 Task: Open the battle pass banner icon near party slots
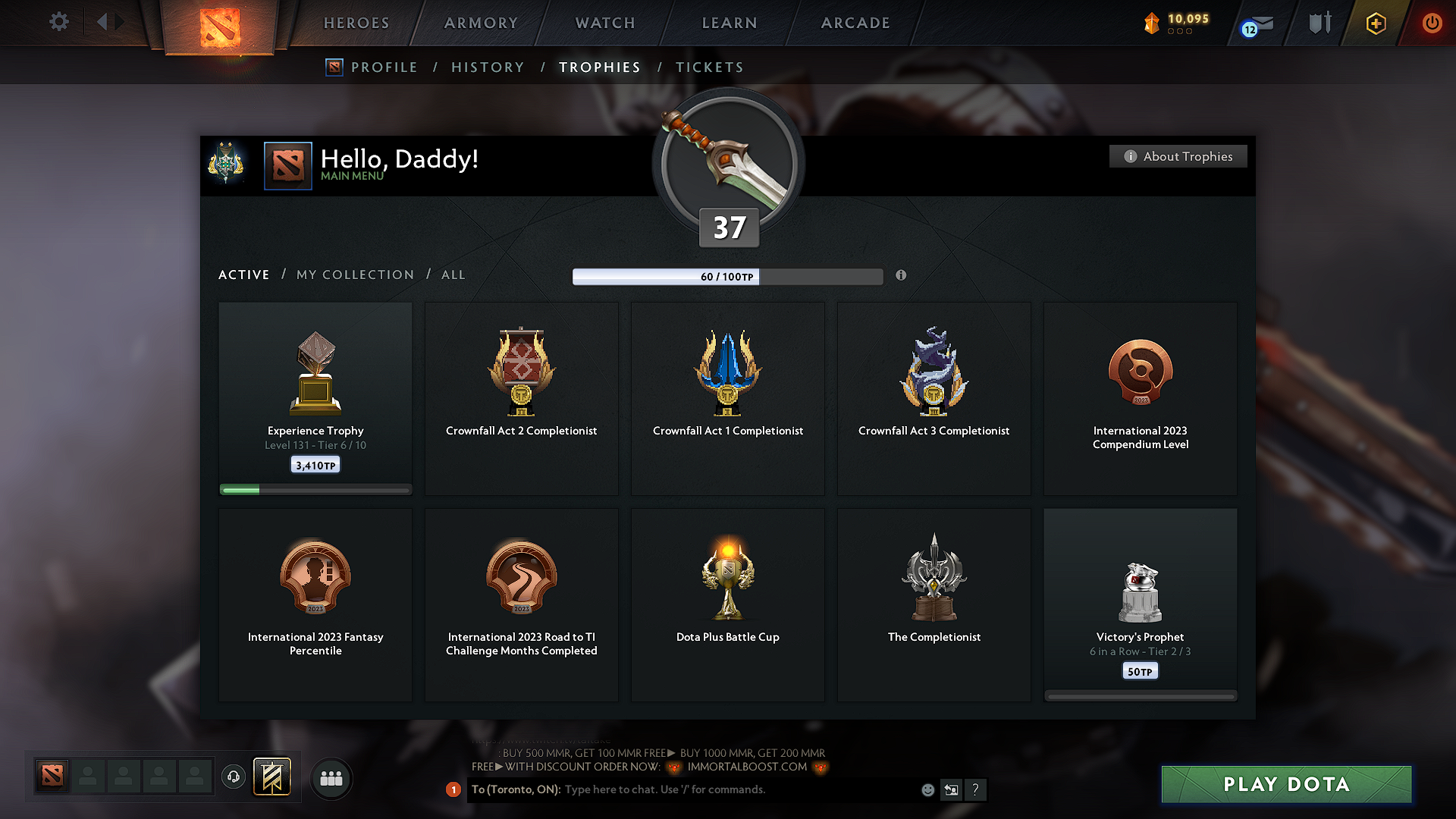click(x=270, y=777)
